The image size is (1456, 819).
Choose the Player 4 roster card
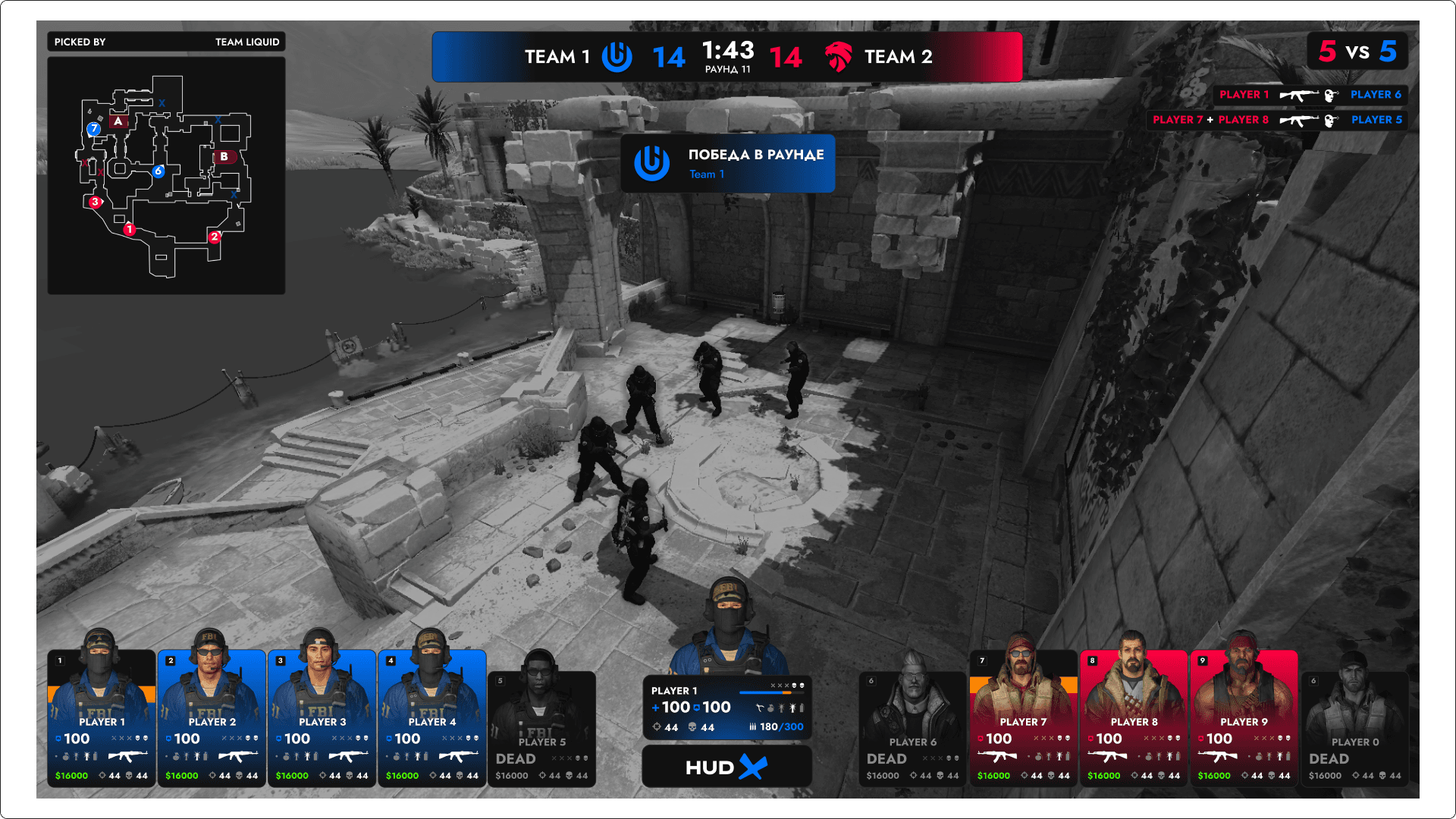[x=431, y=718]
